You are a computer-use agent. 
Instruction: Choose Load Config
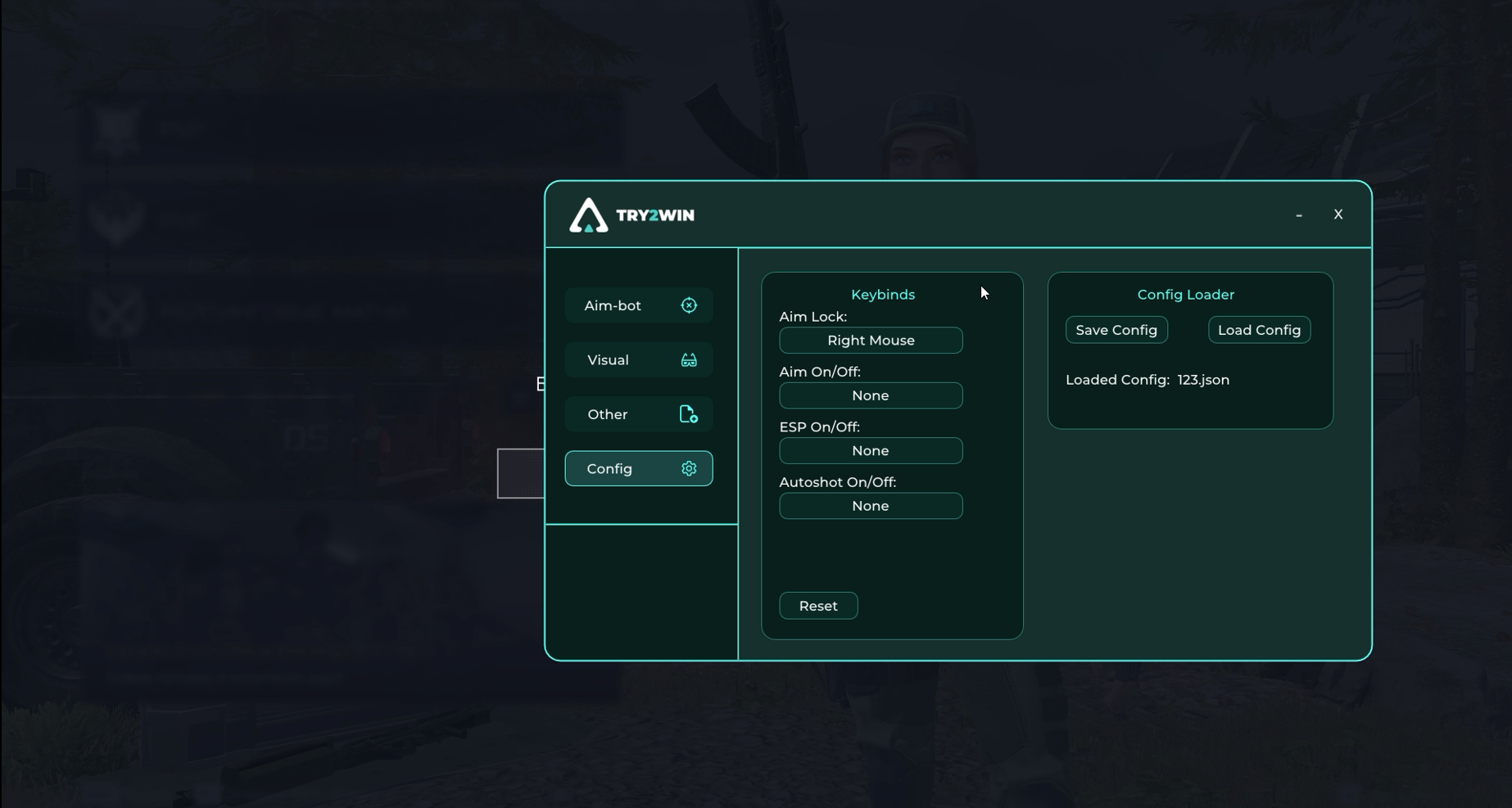(1259, 330)
